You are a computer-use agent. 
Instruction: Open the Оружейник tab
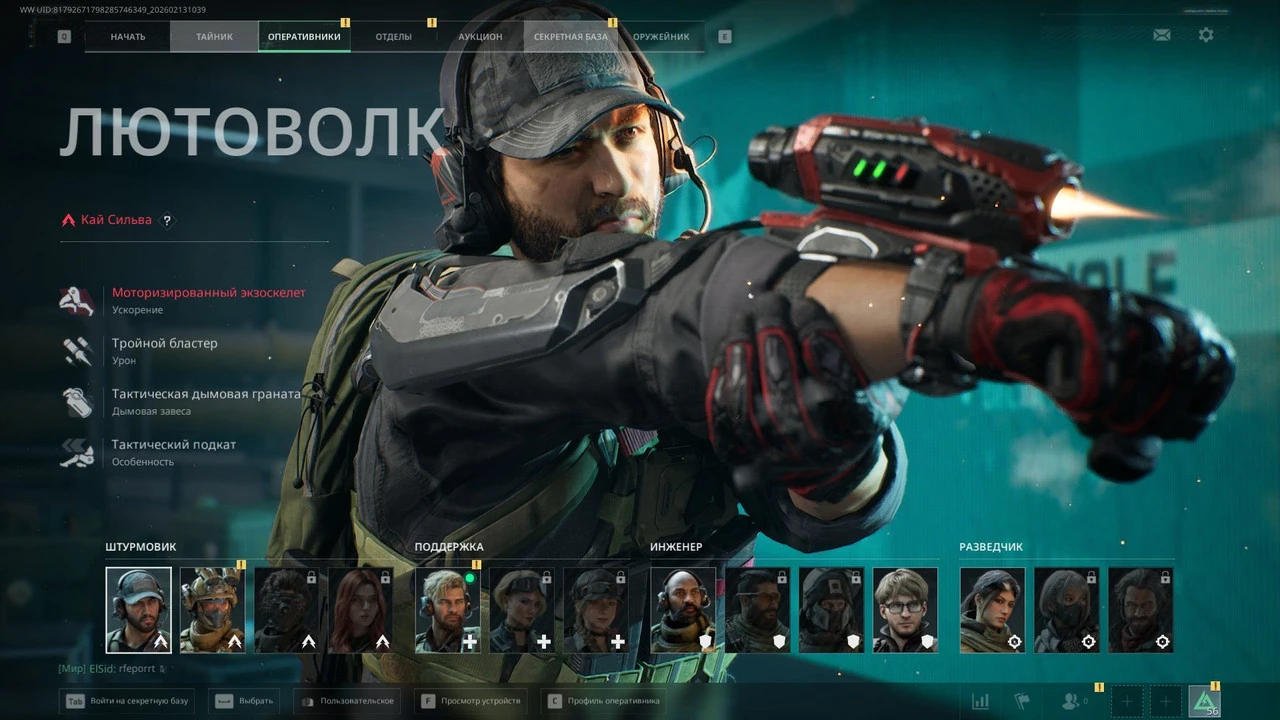click(661, 37)
